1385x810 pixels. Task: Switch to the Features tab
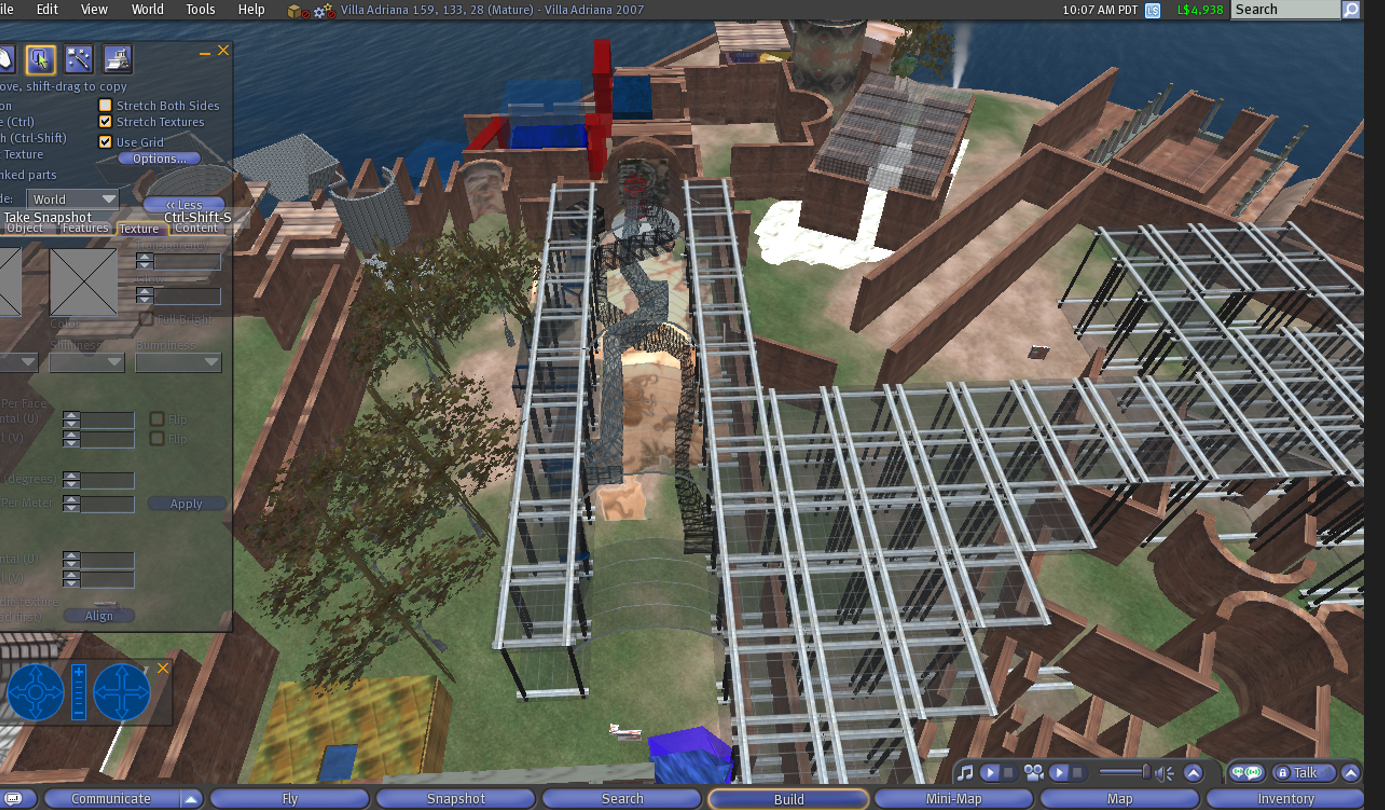[x=85, y=228]
